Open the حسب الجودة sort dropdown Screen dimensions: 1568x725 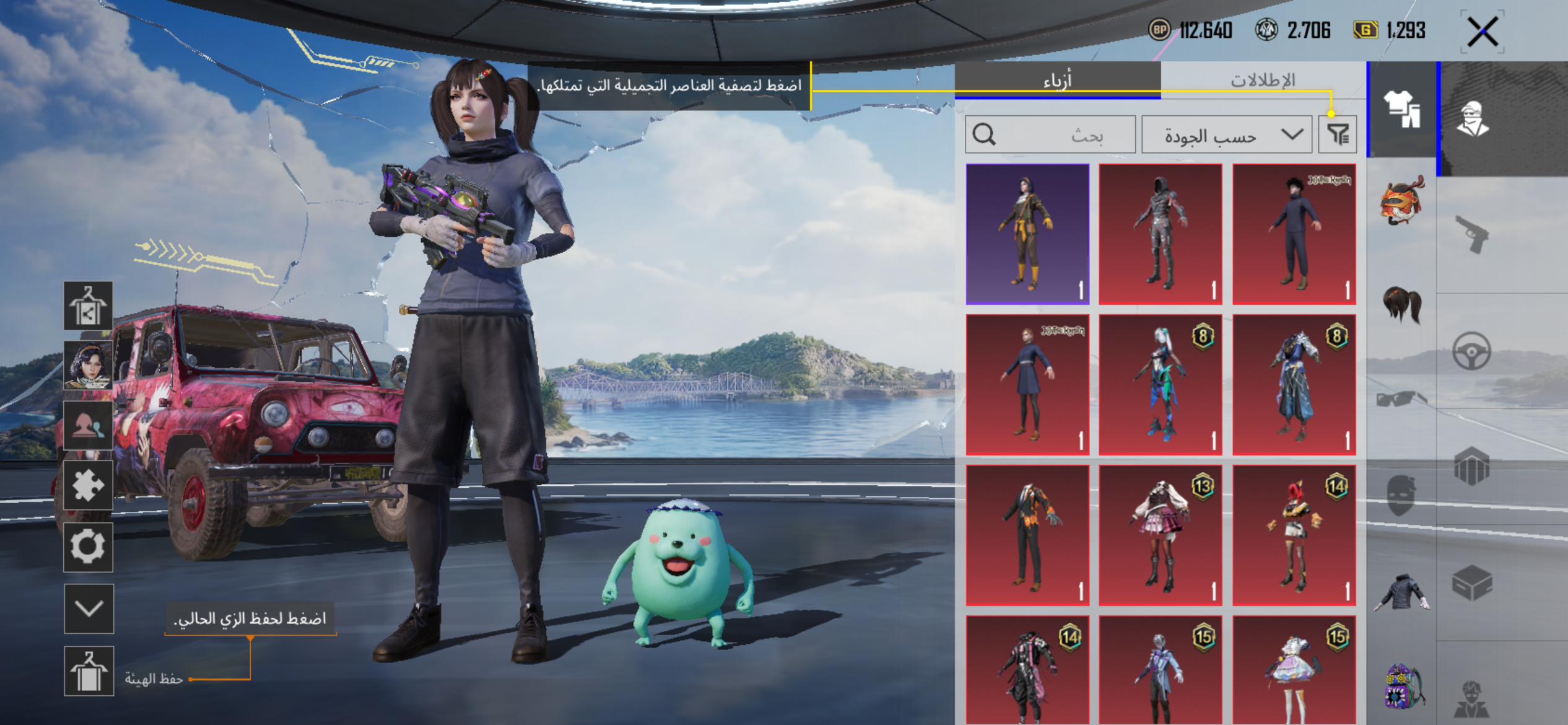click(x=1226, y=134)
